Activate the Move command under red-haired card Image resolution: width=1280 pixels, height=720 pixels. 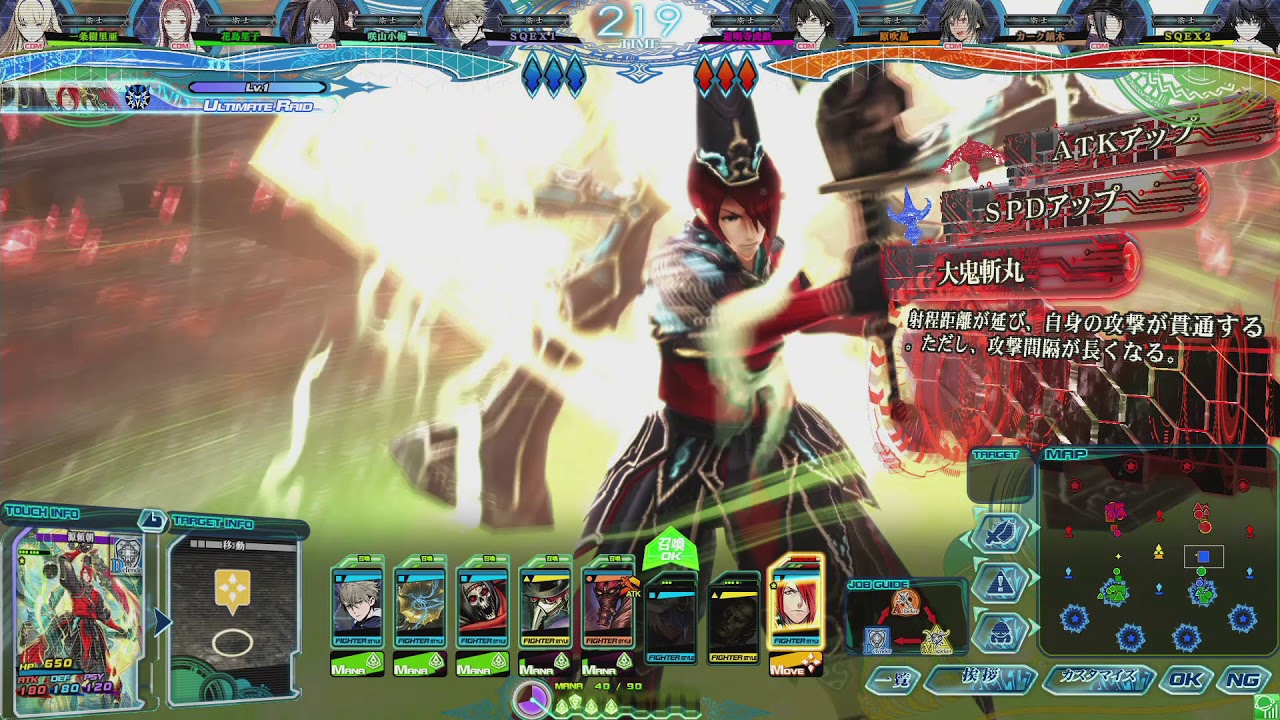pos(796,664)
